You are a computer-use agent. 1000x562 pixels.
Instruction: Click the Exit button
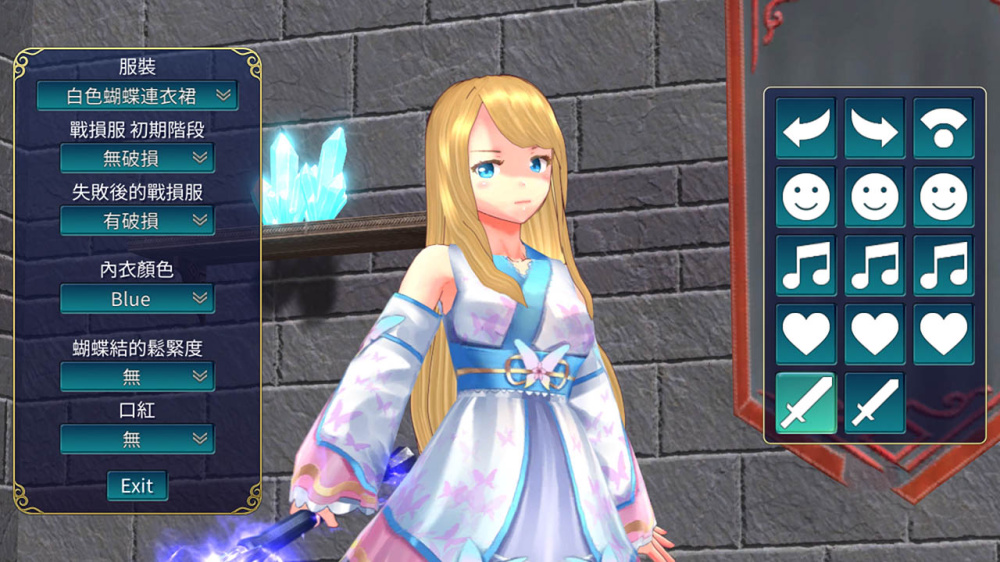[x=137, y=486]
